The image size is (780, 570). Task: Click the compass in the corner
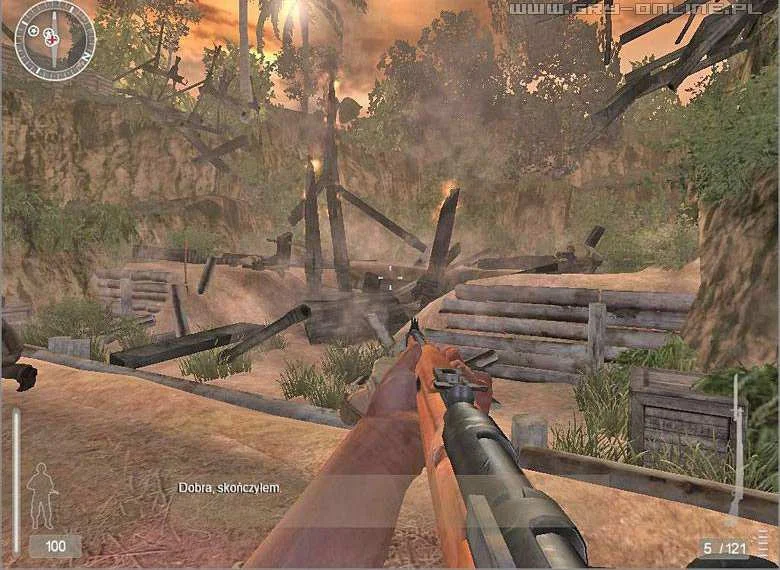pyautogui.click(x=55, y=40)
